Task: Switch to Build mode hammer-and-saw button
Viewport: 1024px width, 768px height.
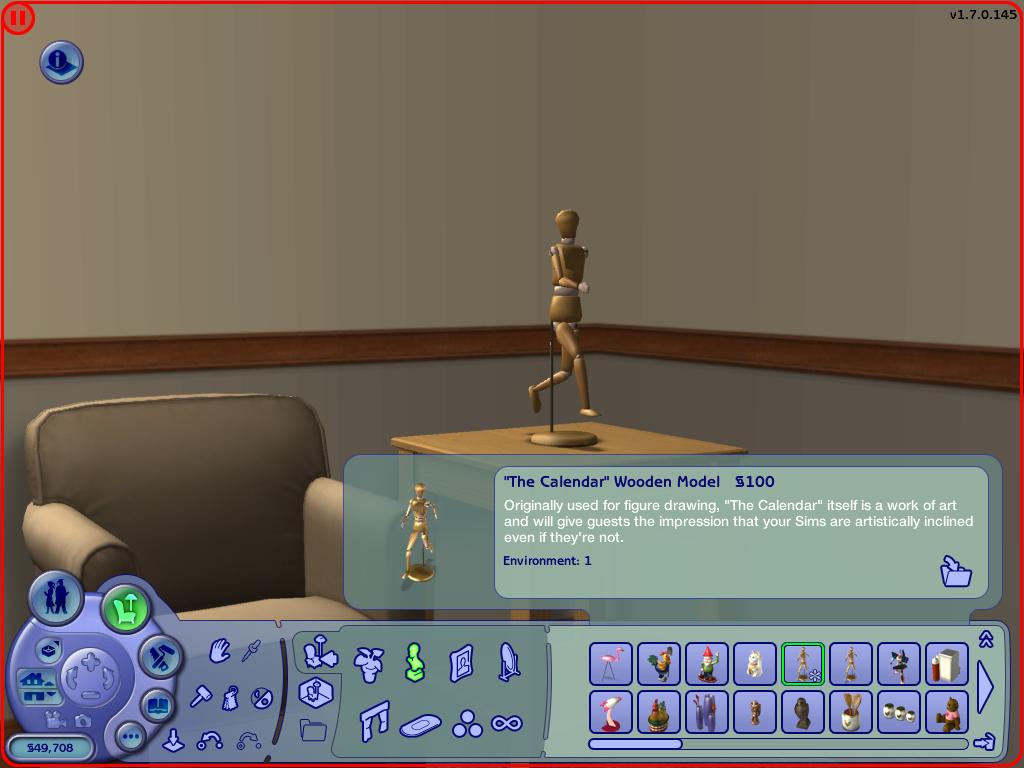Action: [160, 657]
